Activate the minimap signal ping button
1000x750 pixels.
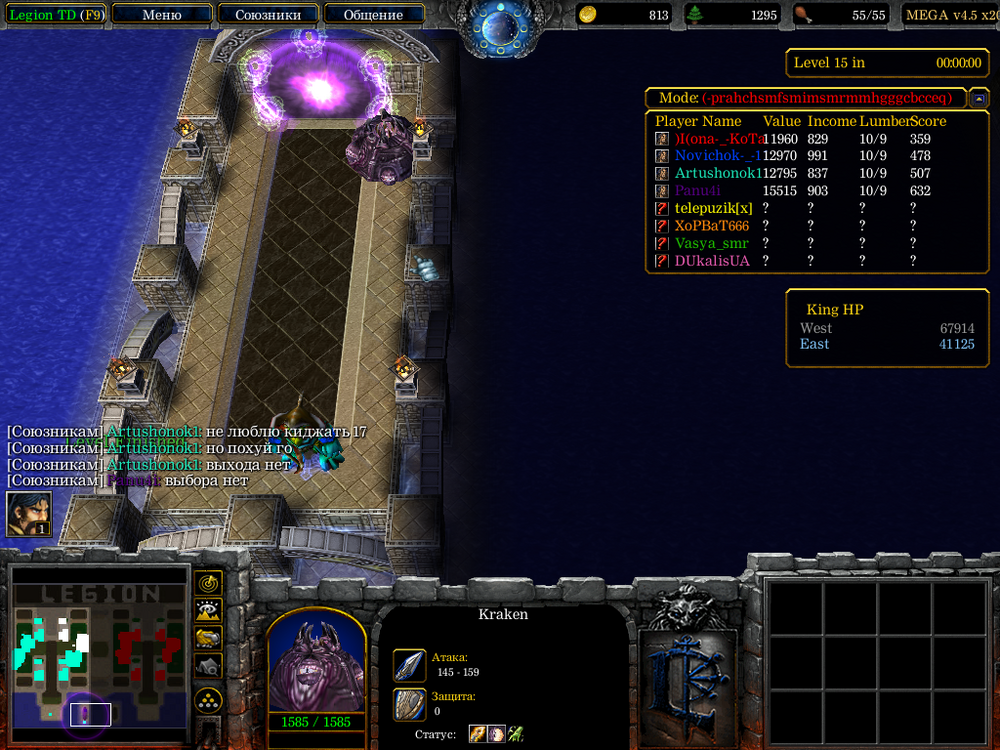click(x=208, y=582)
